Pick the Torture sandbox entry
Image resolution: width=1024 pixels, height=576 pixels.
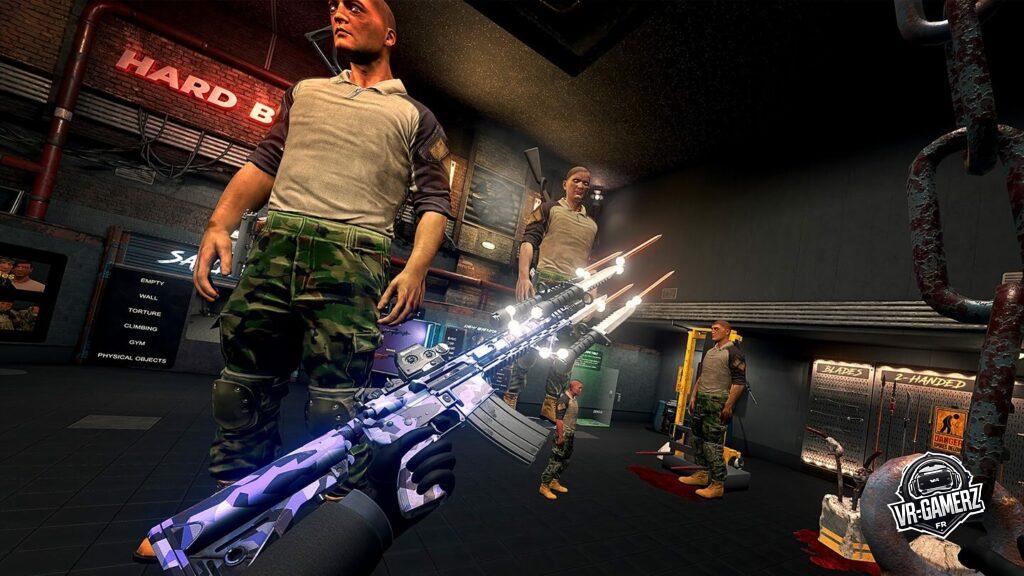click(146, 312)
